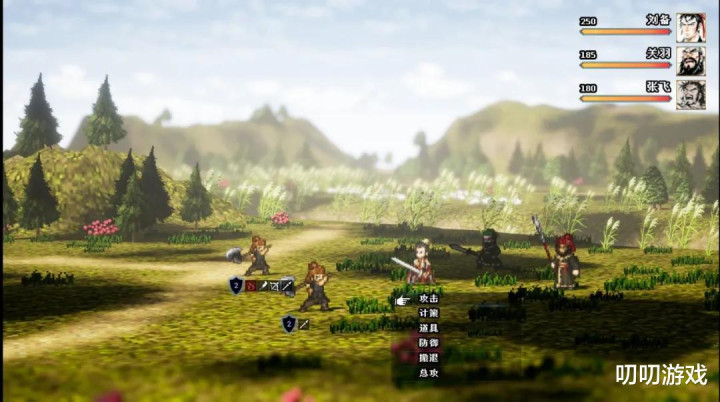
Task: Select the 防御 defend command
Action: (428, 343)
